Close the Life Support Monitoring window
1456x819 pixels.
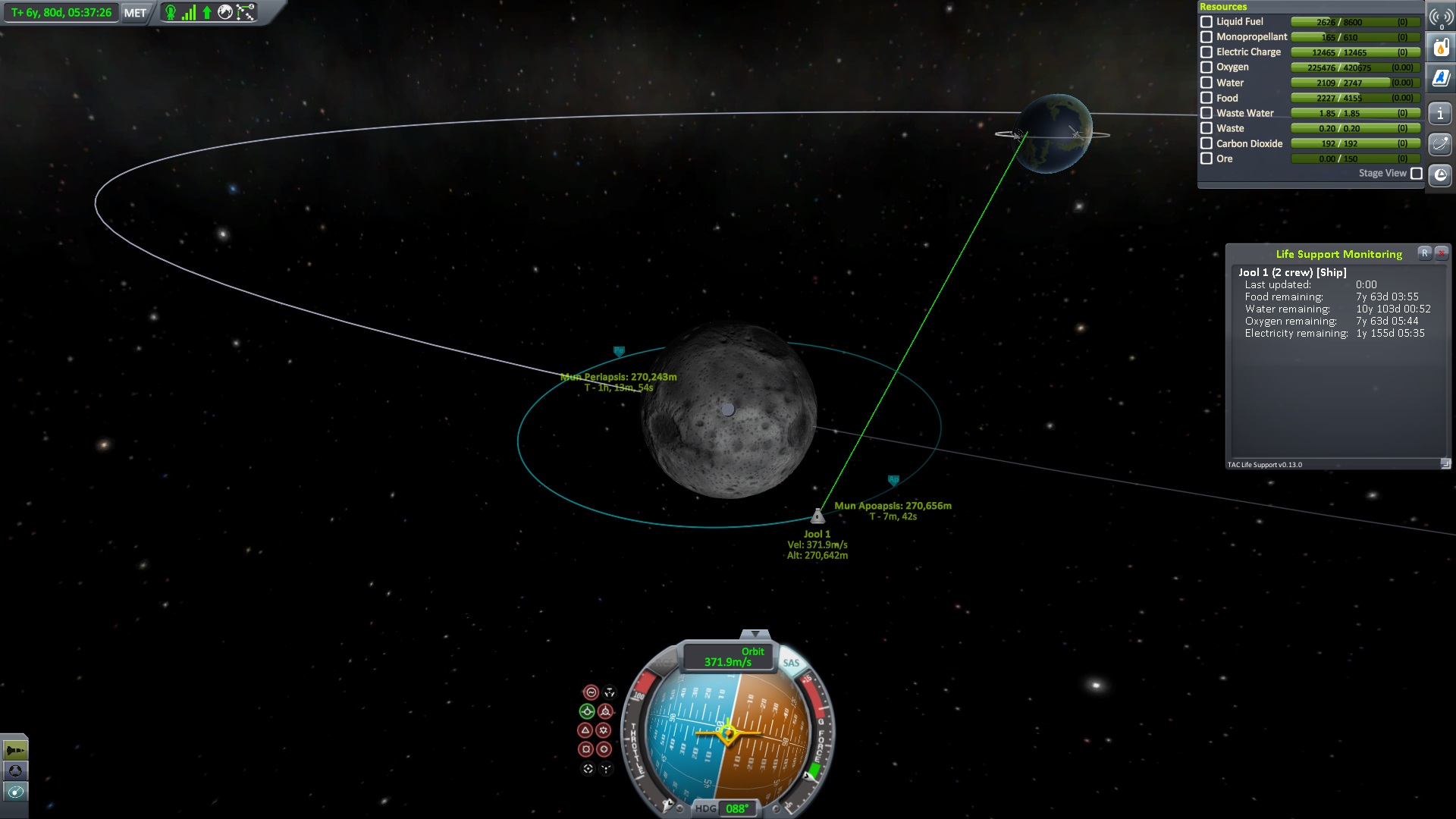click(1442, 253)
